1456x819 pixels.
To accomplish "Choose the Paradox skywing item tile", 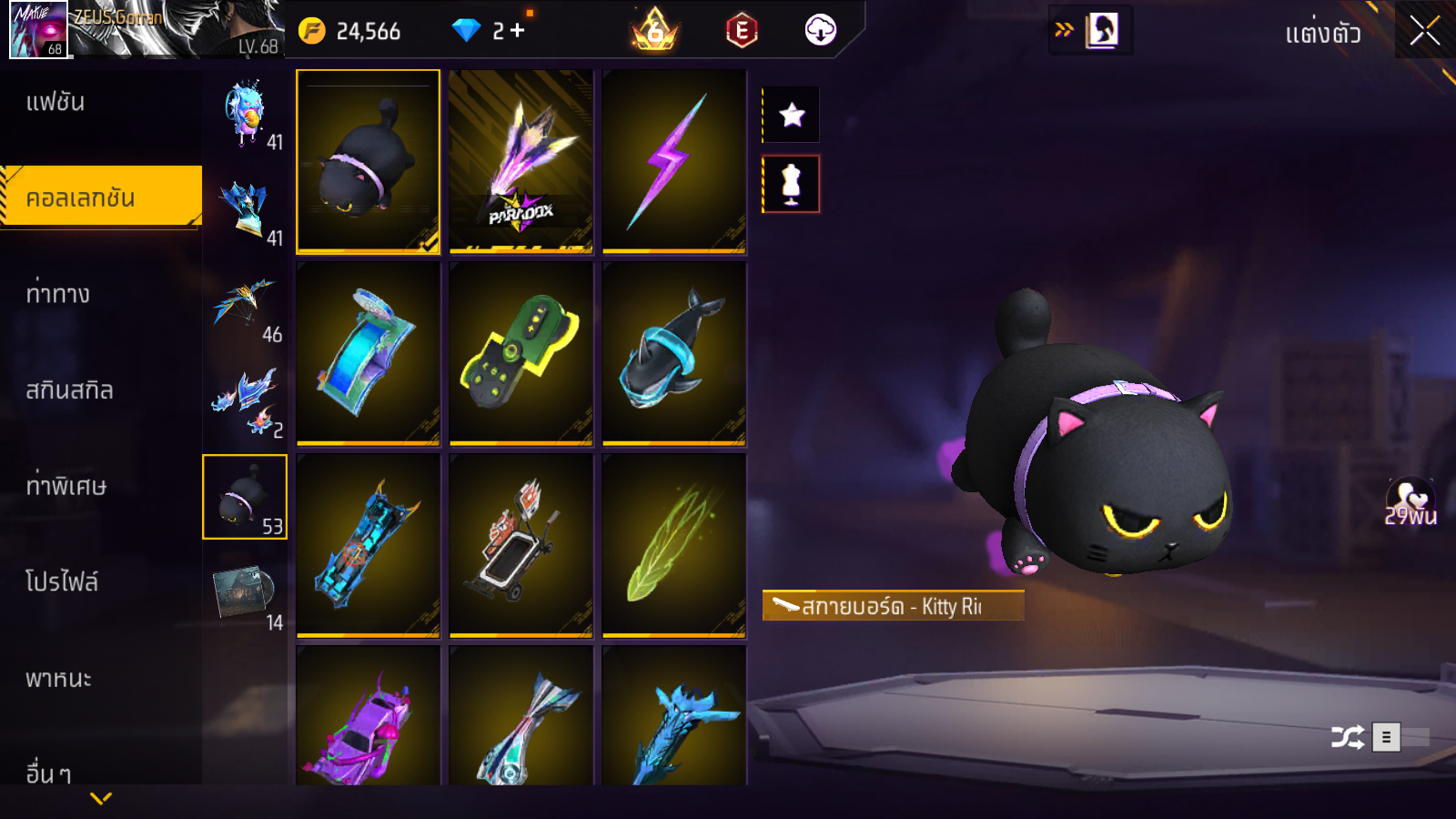I will (x=521, y=161).
